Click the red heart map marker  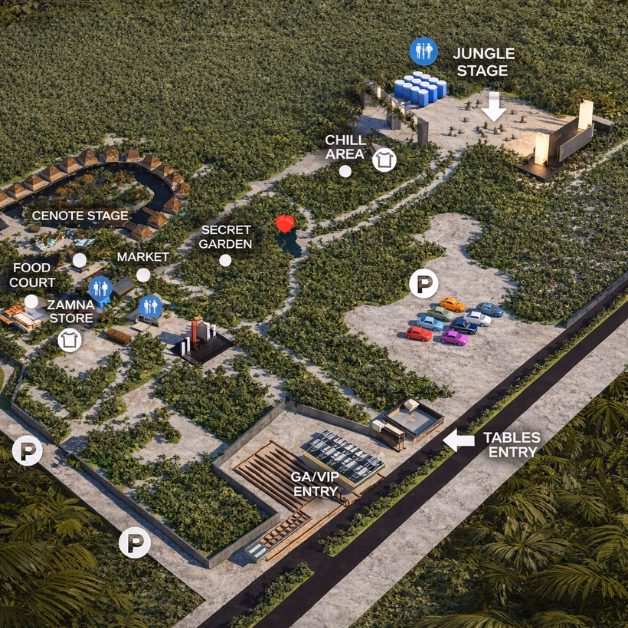(286, 224)
